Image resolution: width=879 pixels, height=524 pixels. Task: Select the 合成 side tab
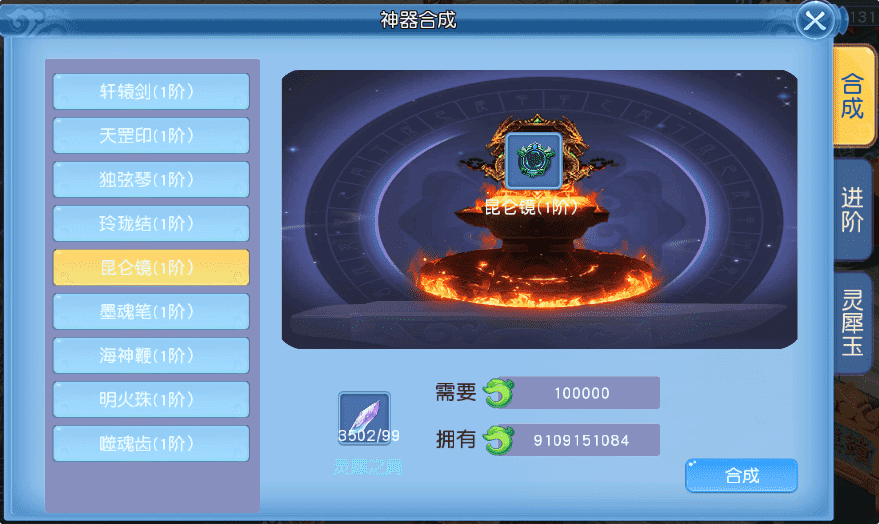click(x=852, y=96)
